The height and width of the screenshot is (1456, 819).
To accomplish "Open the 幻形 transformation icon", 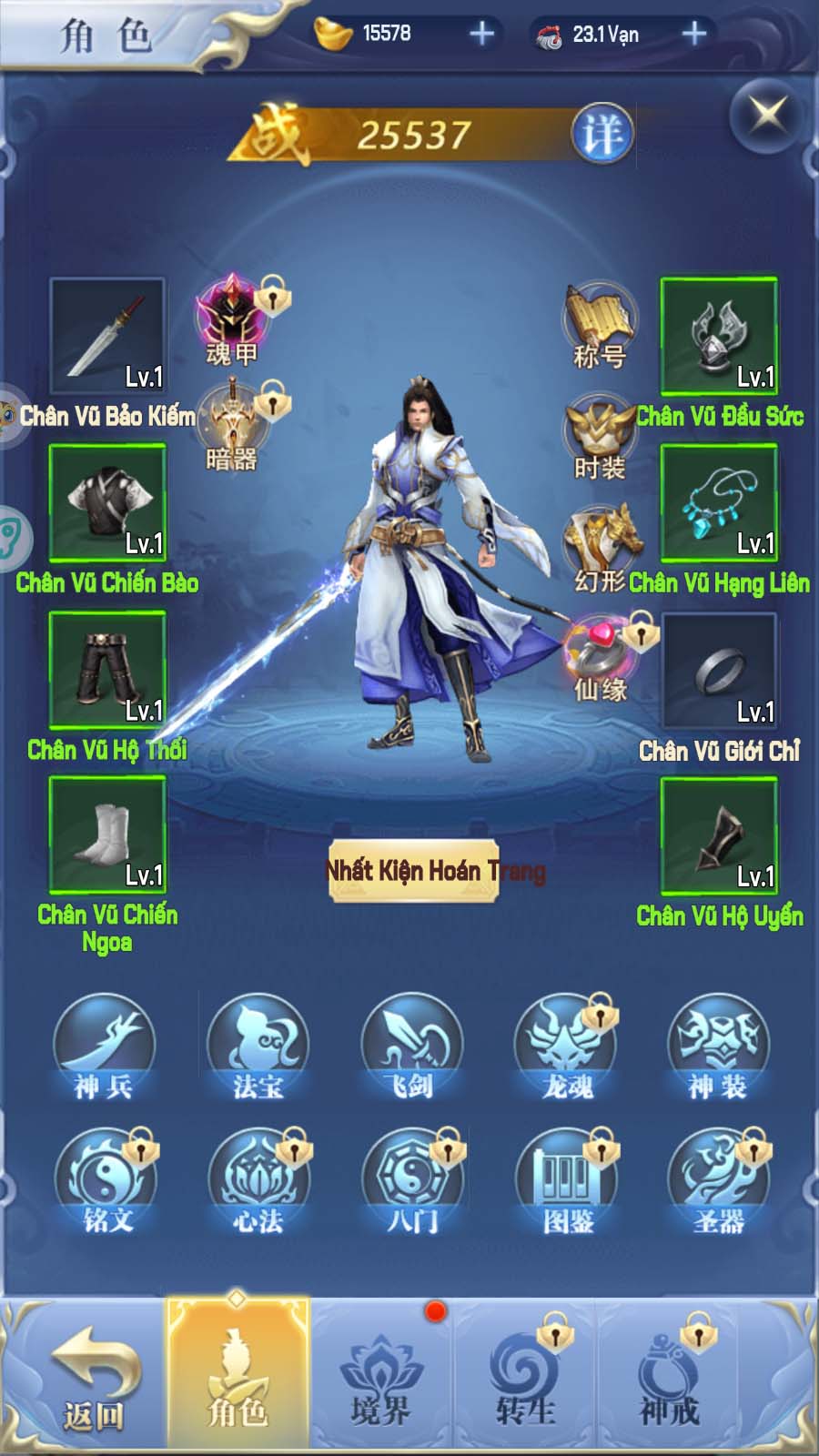I will coord(602,546).
